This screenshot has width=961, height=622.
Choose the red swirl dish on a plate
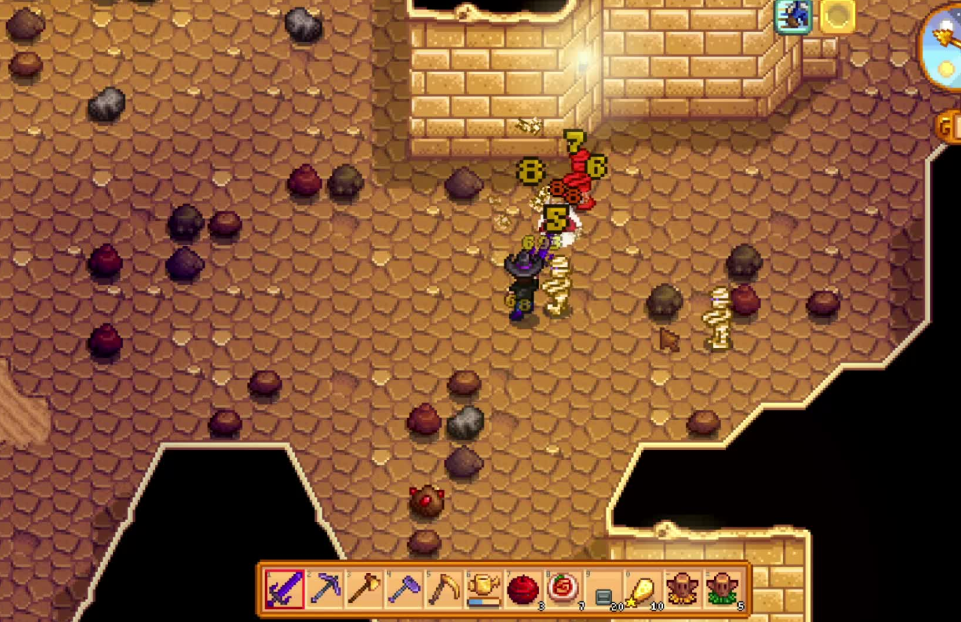click(x=563, y=590)
